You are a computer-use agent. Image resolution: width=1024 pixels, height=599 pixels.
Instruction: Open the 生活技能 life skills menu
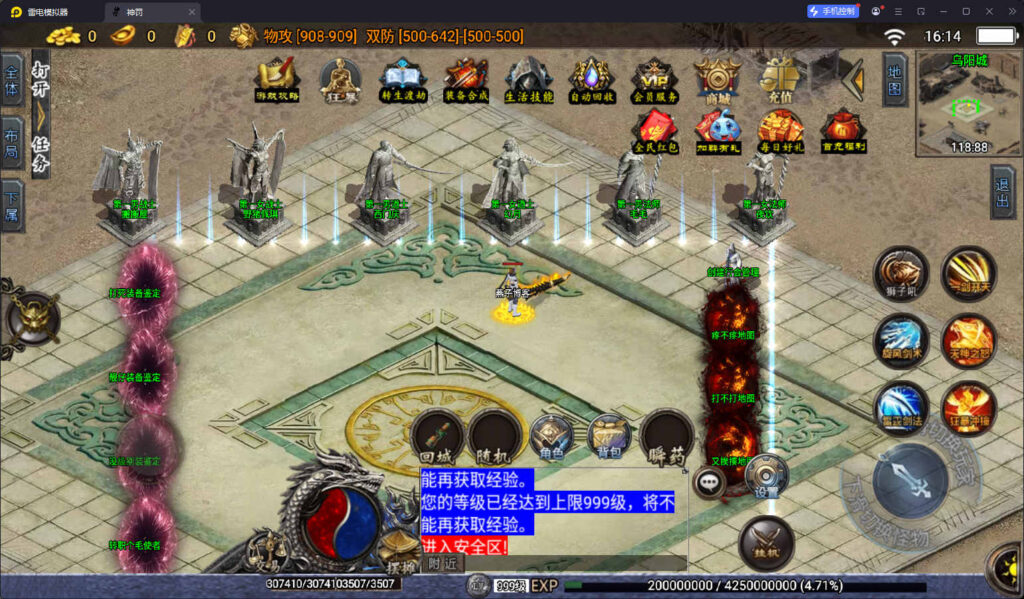529,78
